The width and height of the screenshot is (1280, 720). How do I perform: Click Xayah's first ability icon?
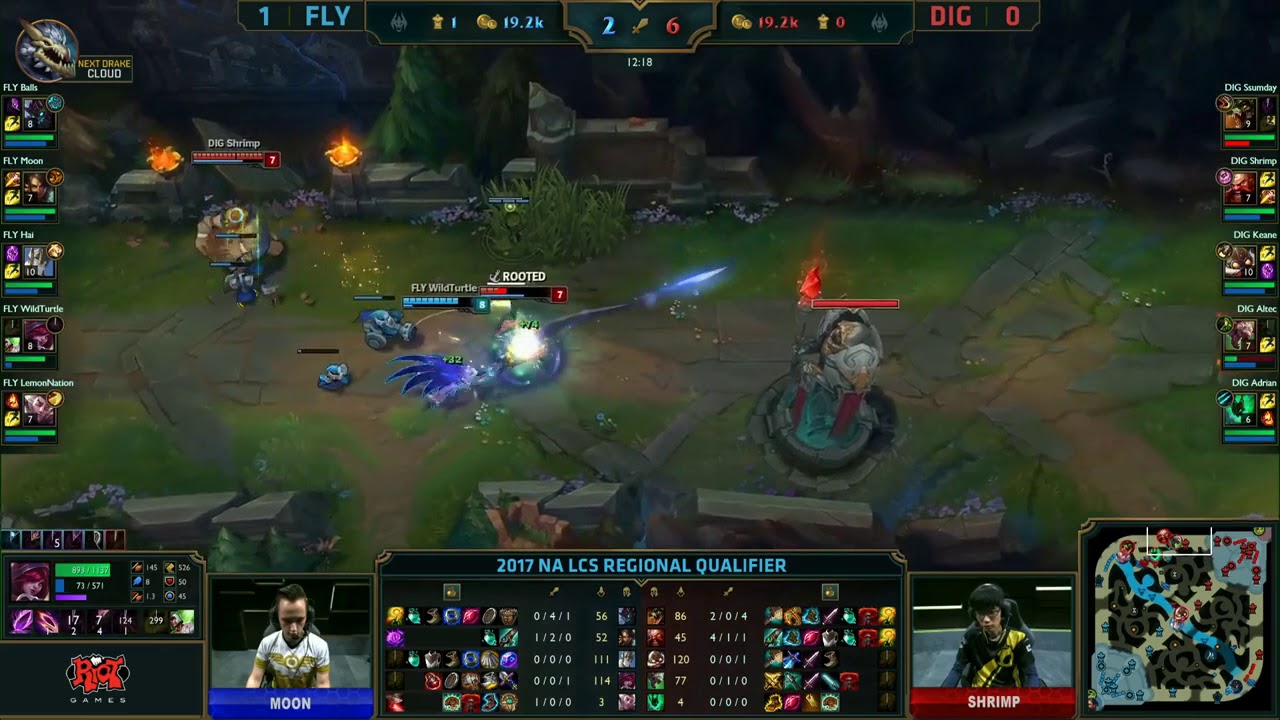pos(22,622)
